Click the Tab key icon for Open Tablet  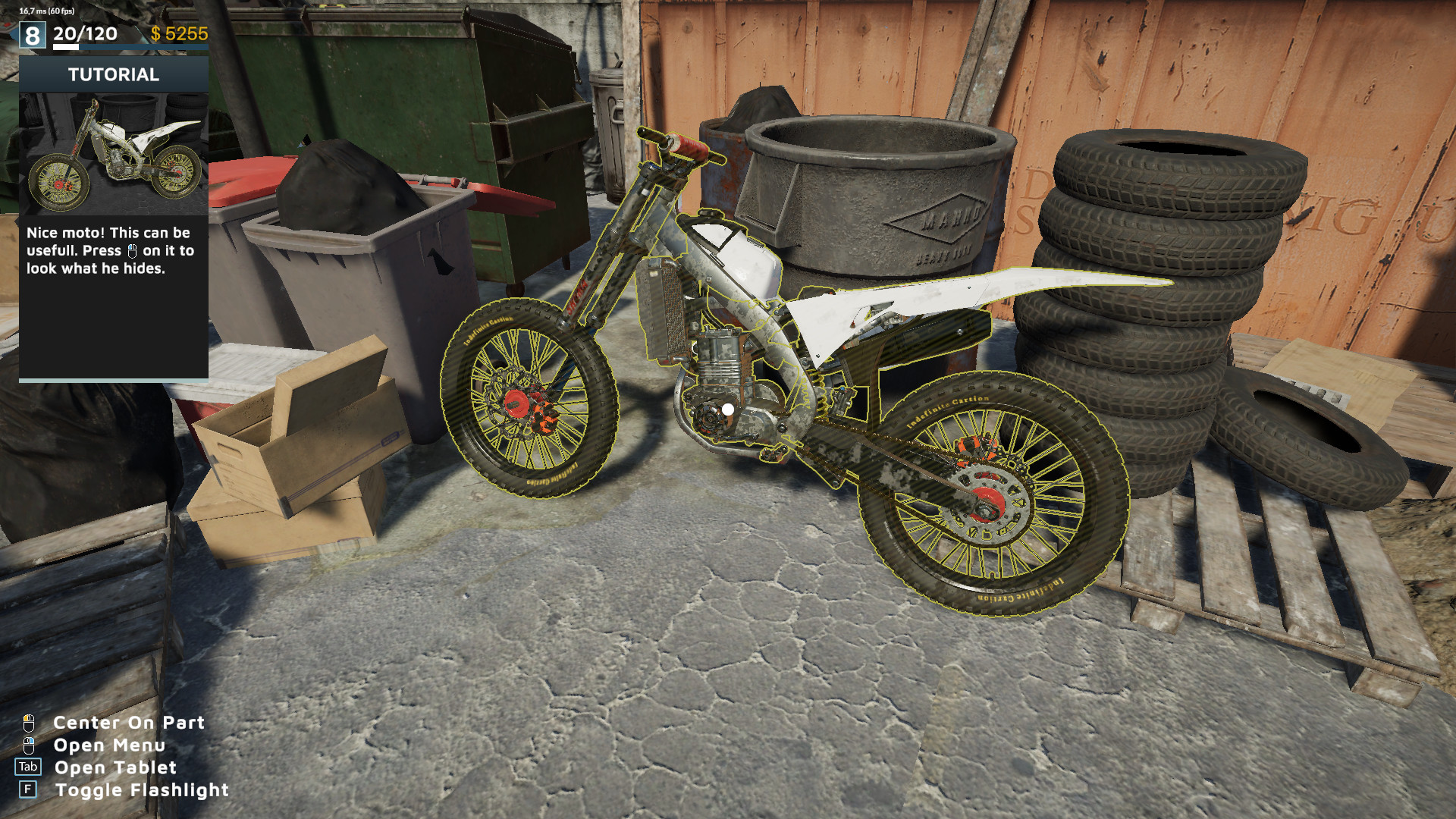tap(29, 767)
